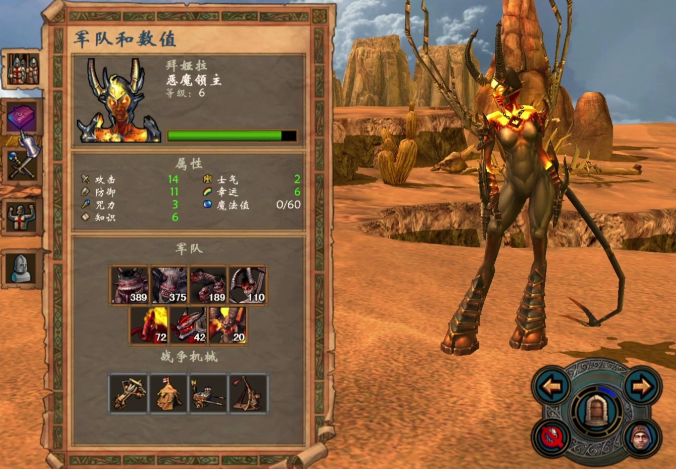The width and height of the screenshot is (676, 469).
Task: Choose the army stack of 42 creatures
Action: tap(188, 325)
